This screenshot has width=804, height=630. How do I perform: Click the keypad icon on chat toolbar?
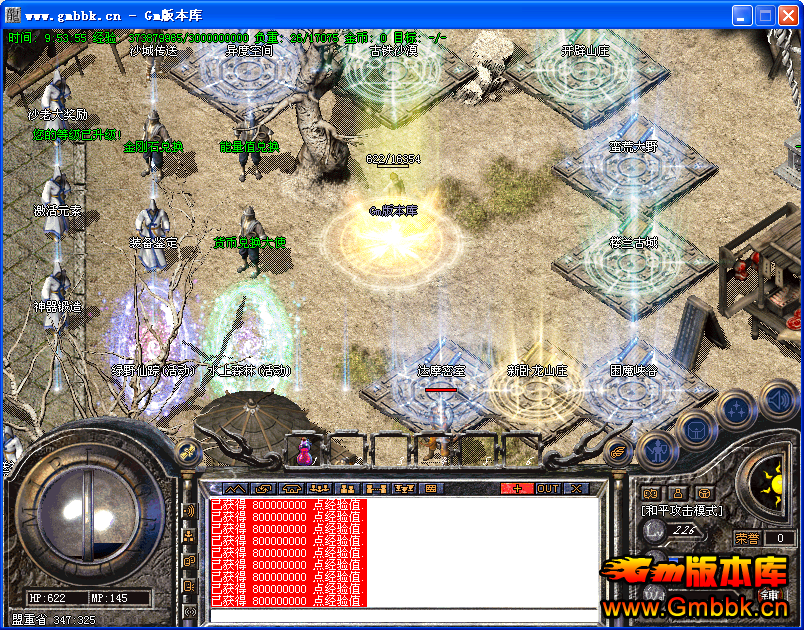pos(431,488)
